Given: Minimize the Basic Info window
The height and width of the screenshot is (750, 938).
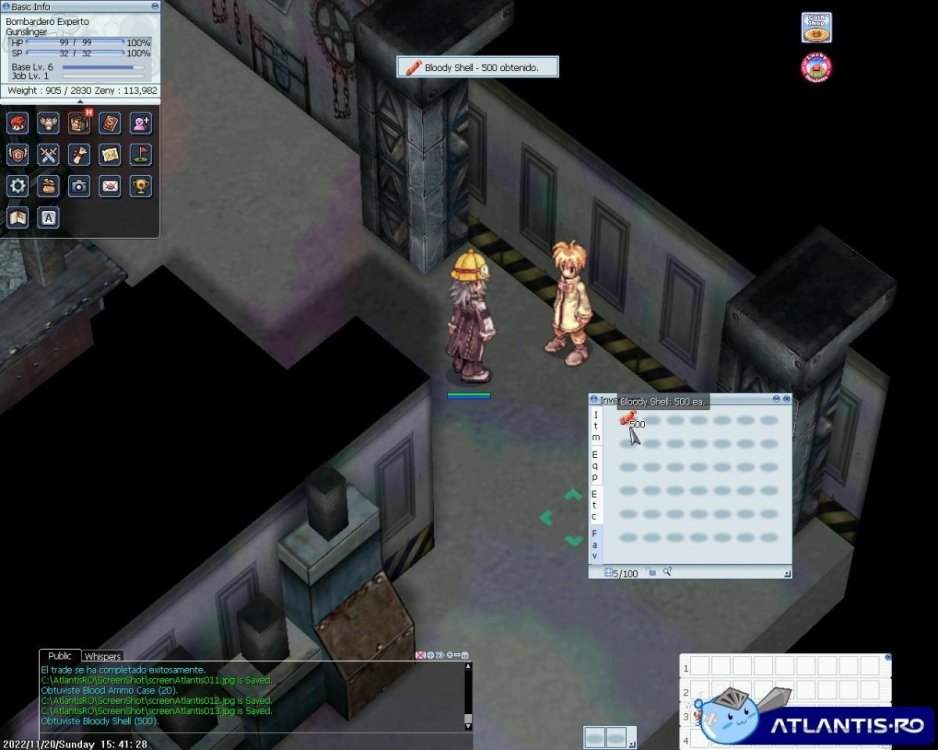Looking at the screenshot, I should pos(154,6).
